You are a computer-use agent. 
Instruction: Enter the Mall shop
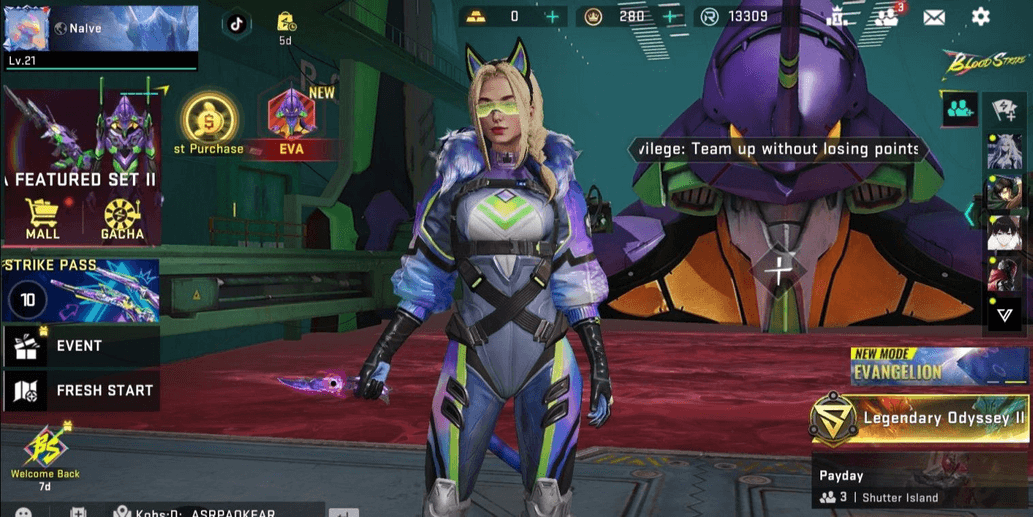click(x=42, y=219)
